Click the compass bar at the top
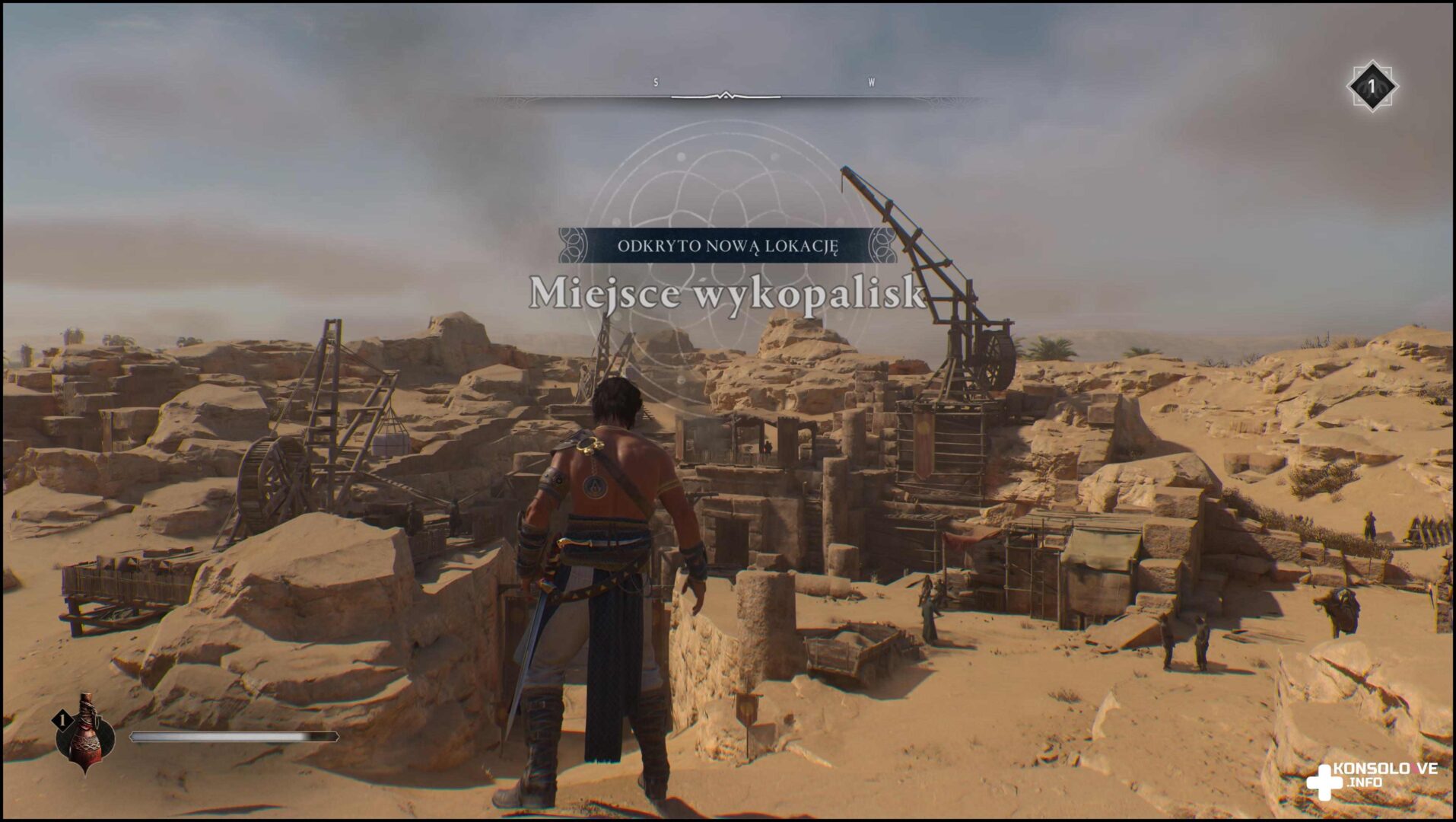Viewport: 1456px width, 822px height. (726, 97)
